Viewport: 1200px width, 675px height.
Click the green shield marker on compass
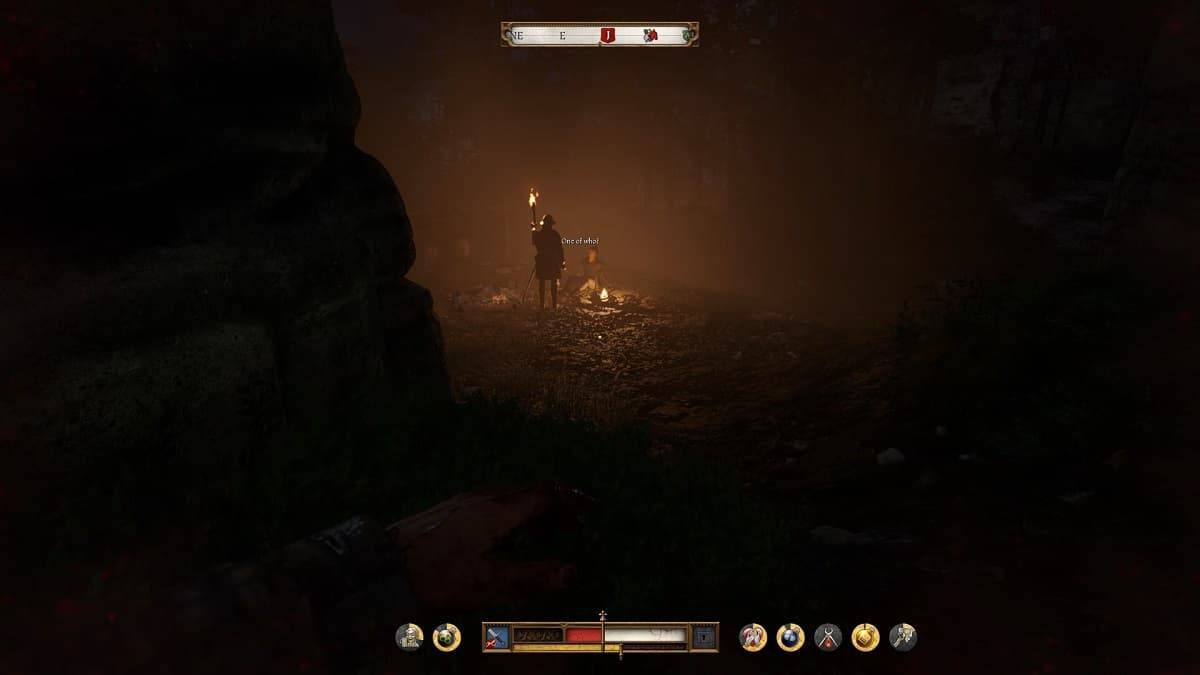pyautogui.click(x=687, y=35)
